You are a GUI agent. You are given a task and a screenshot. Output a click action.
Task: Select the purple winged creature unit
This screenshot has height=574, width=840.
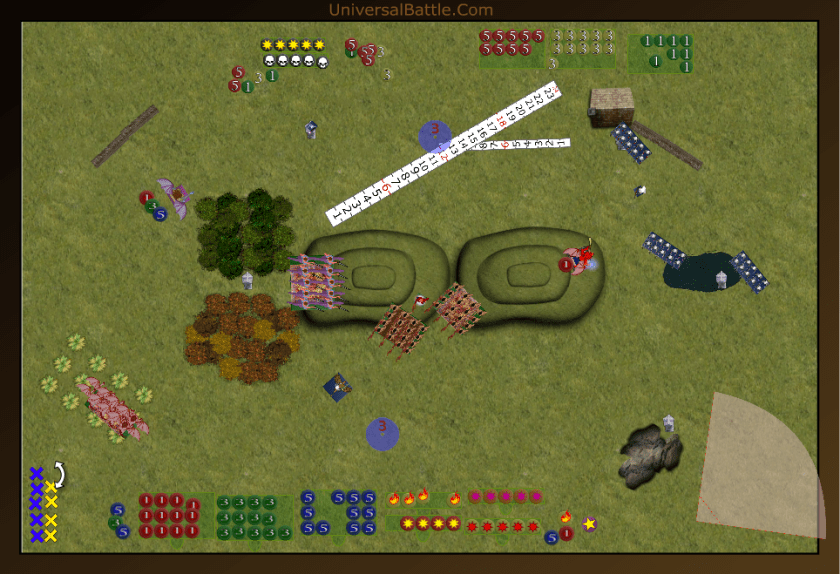pos(176,197)
